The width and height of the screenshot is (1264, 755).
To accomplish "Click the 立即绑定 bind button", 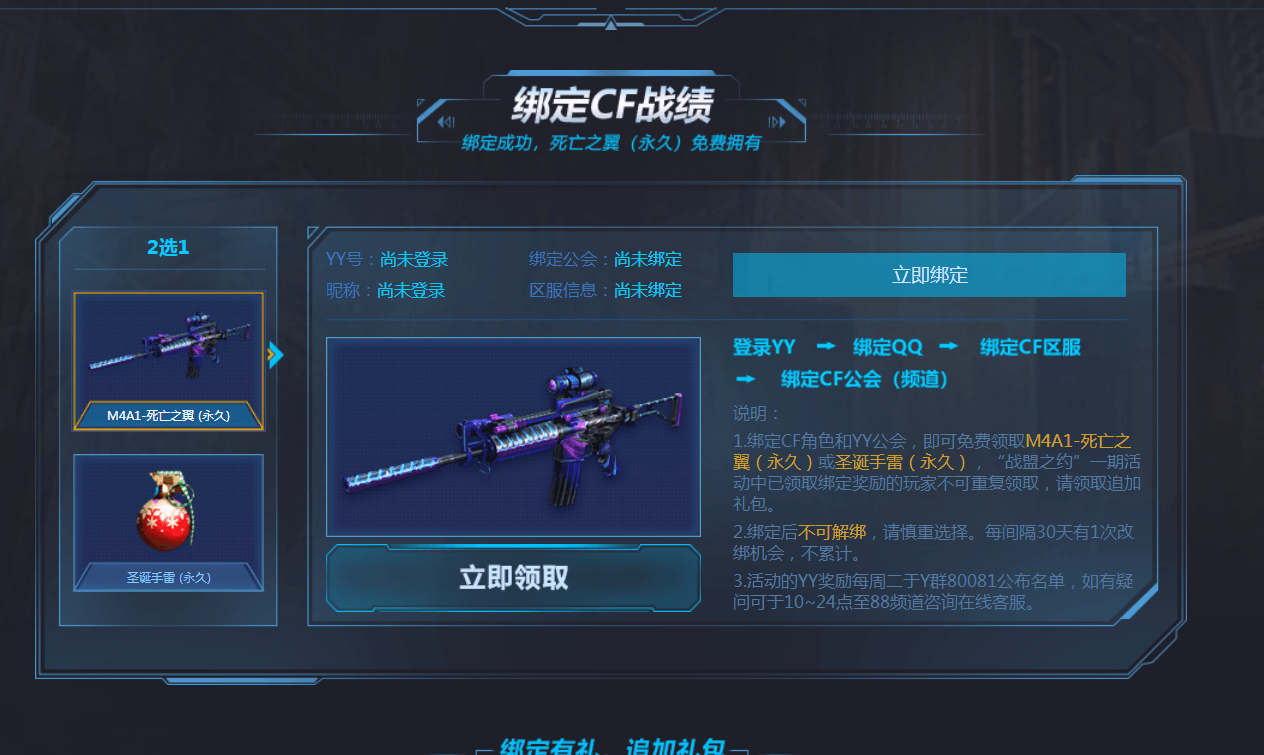I will [x=929, y=275].
